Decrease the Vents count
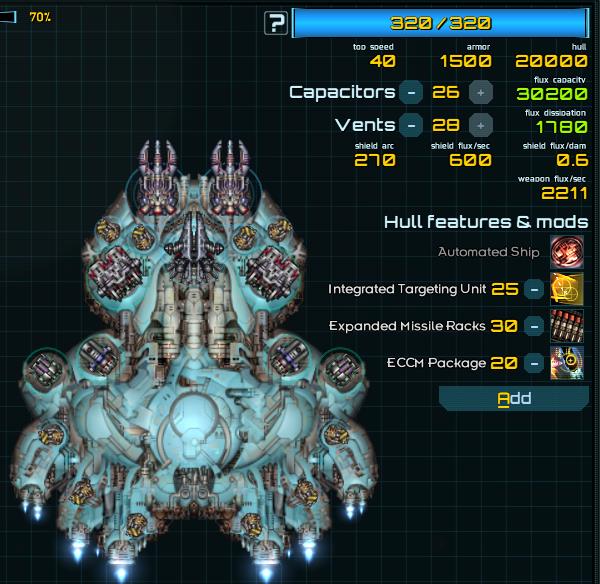600x584 pixels. (410, 126)
